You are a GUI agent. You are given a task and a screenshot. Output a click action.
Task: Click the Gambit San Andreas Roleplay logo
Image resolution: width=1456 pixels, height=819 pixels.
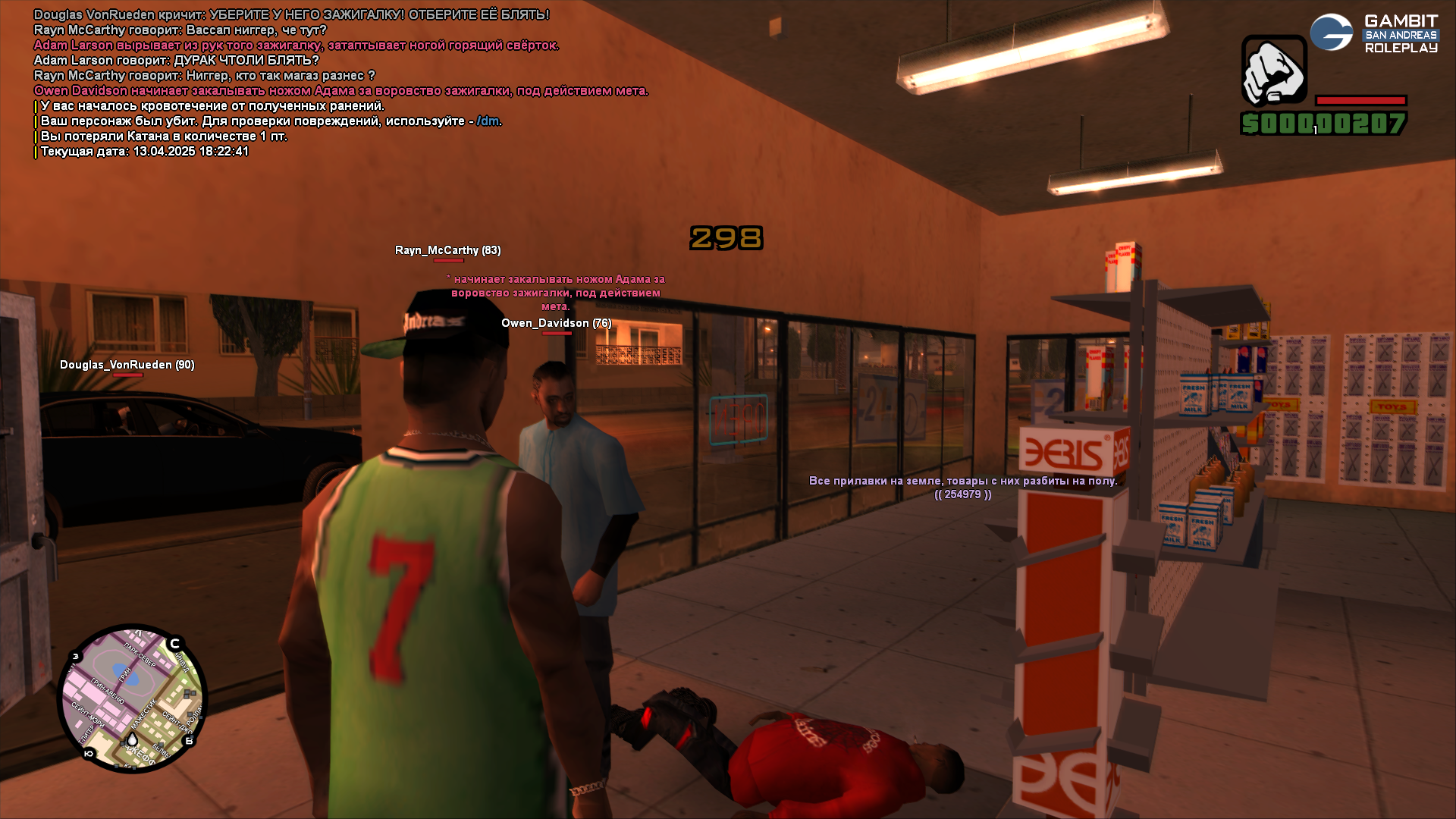click(1374, 34)
